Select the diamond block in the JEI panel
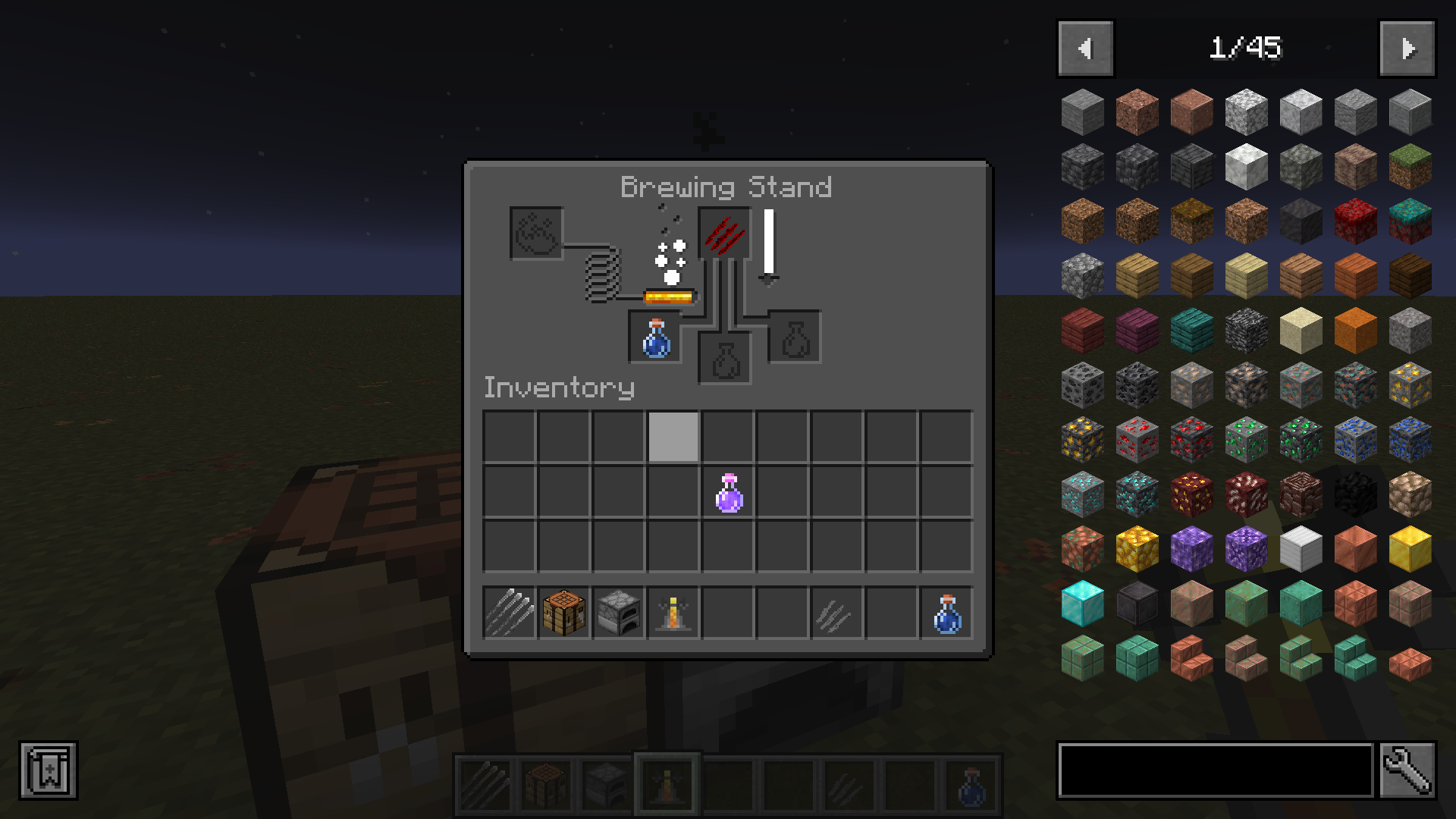Screen dimensions: 1456x819 click(x=1082, y=602)
